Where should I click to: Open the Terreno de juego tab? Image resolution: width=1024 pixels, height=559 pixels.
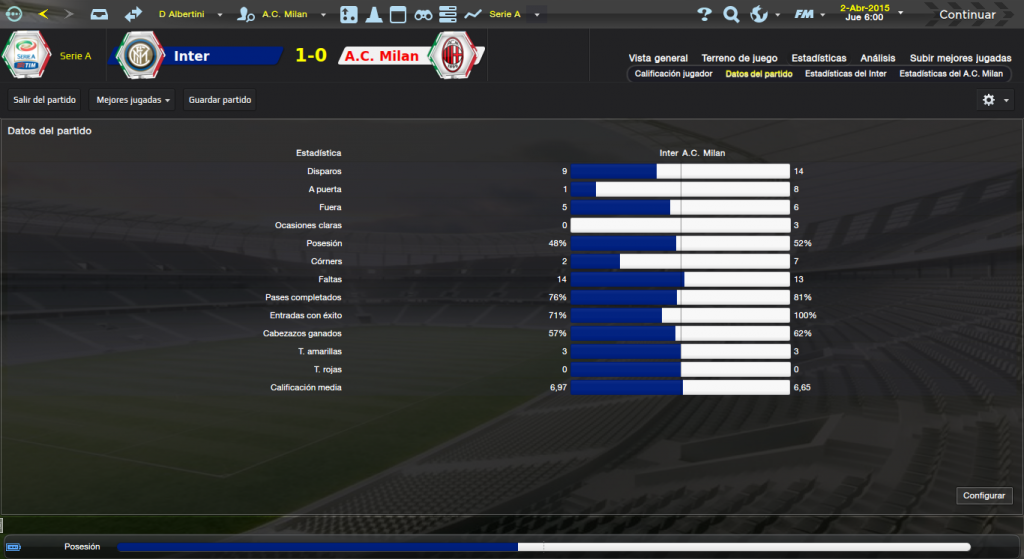739,58
